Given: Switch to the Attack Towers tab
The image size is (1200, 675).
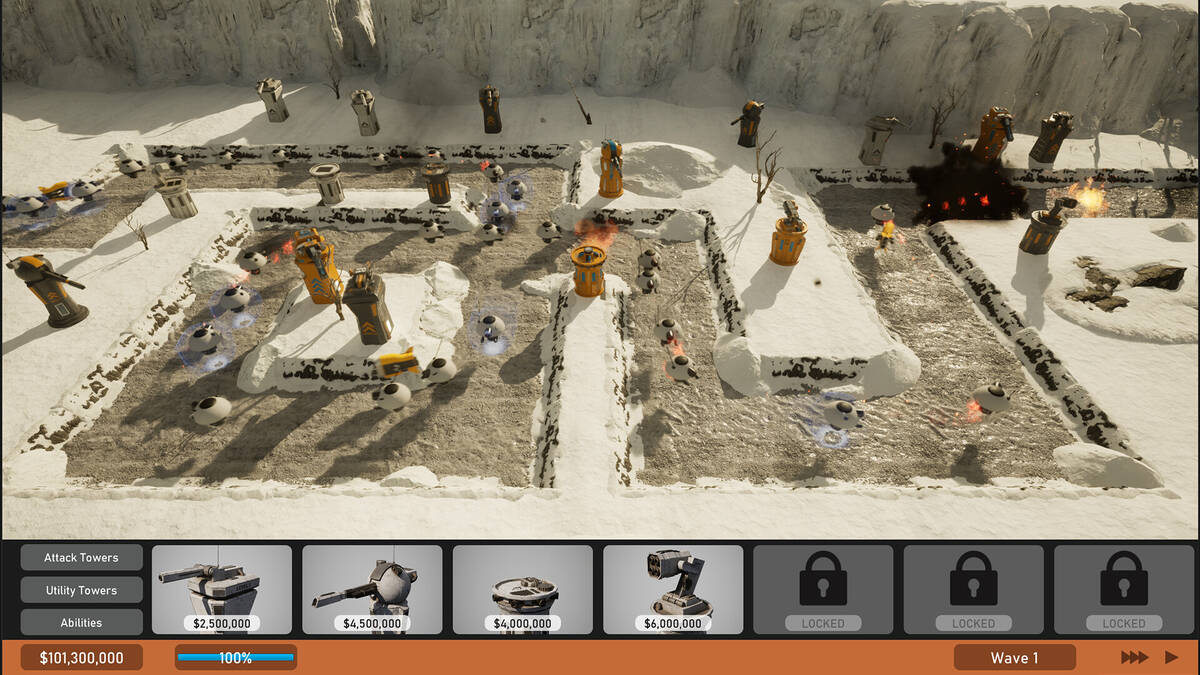Looking at the screenshot, I should (81, 558).
